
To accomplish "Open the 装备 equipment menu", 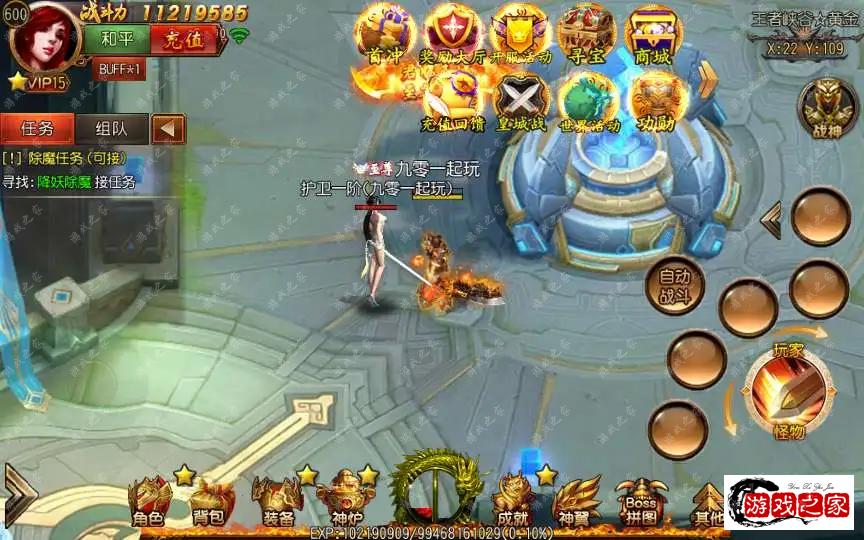I will click(277, 502).
